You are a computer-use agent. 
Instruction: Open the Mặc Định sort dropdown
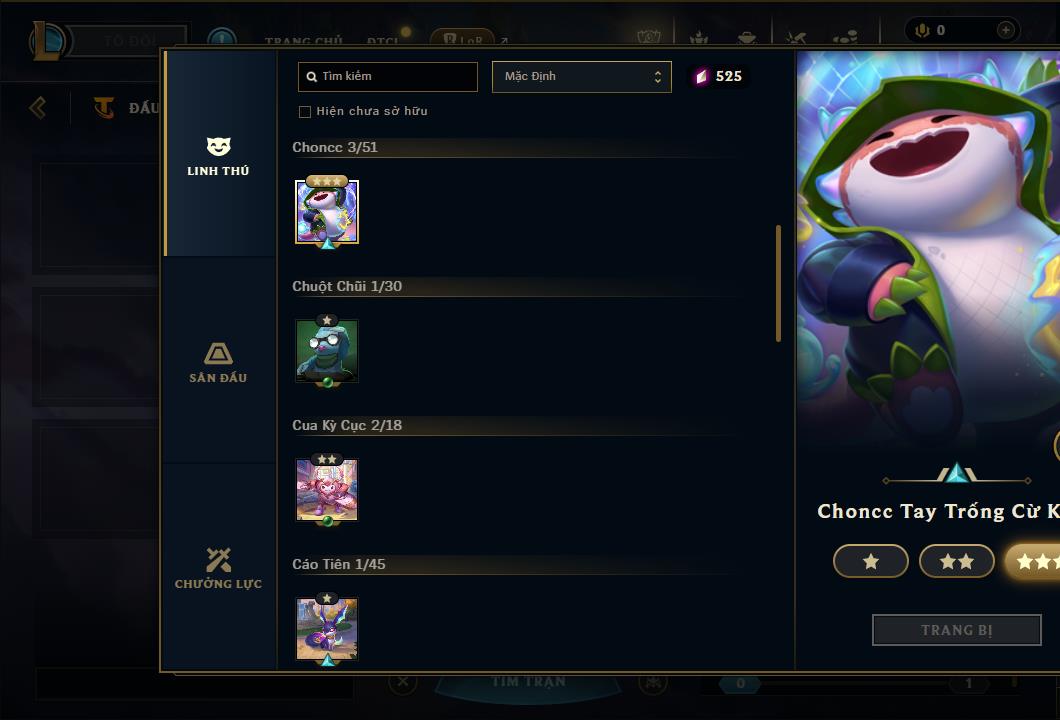coord(581,77)
